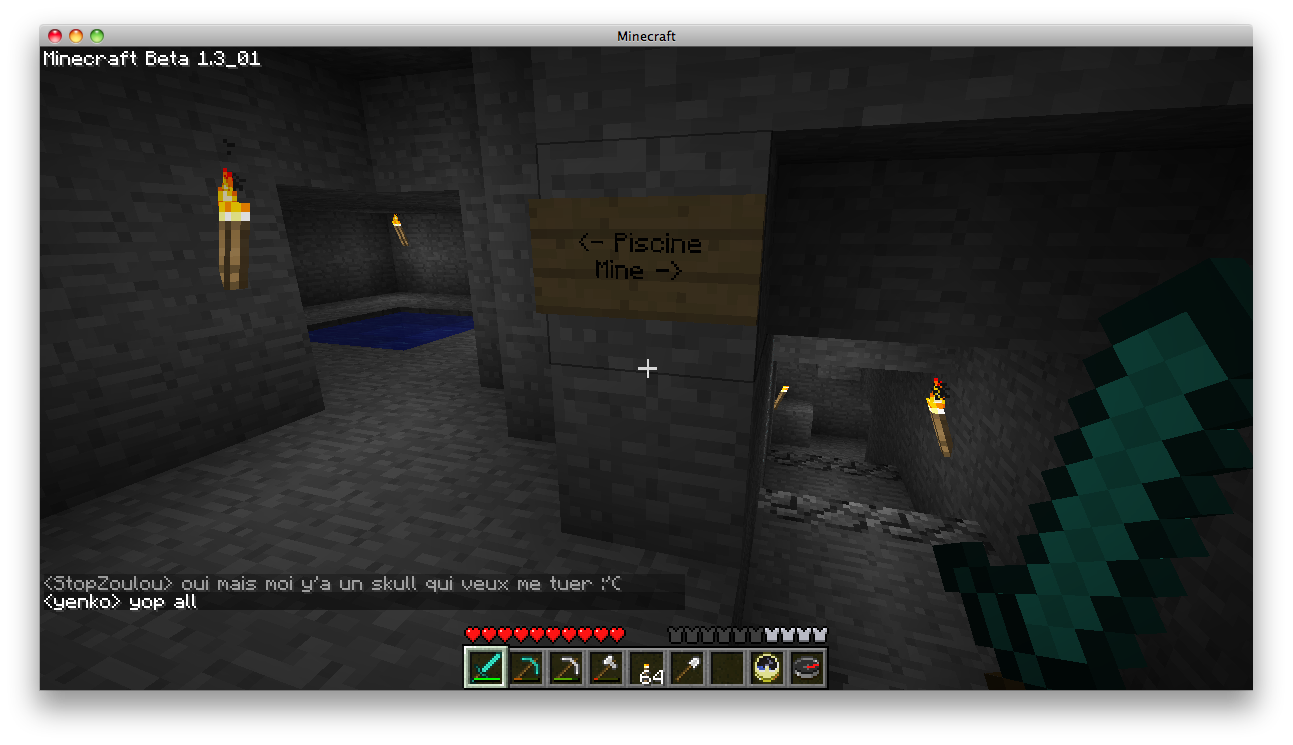1293x745 pixels.
Task: Minimize the window with the yellow button
Action: [76, 36]
